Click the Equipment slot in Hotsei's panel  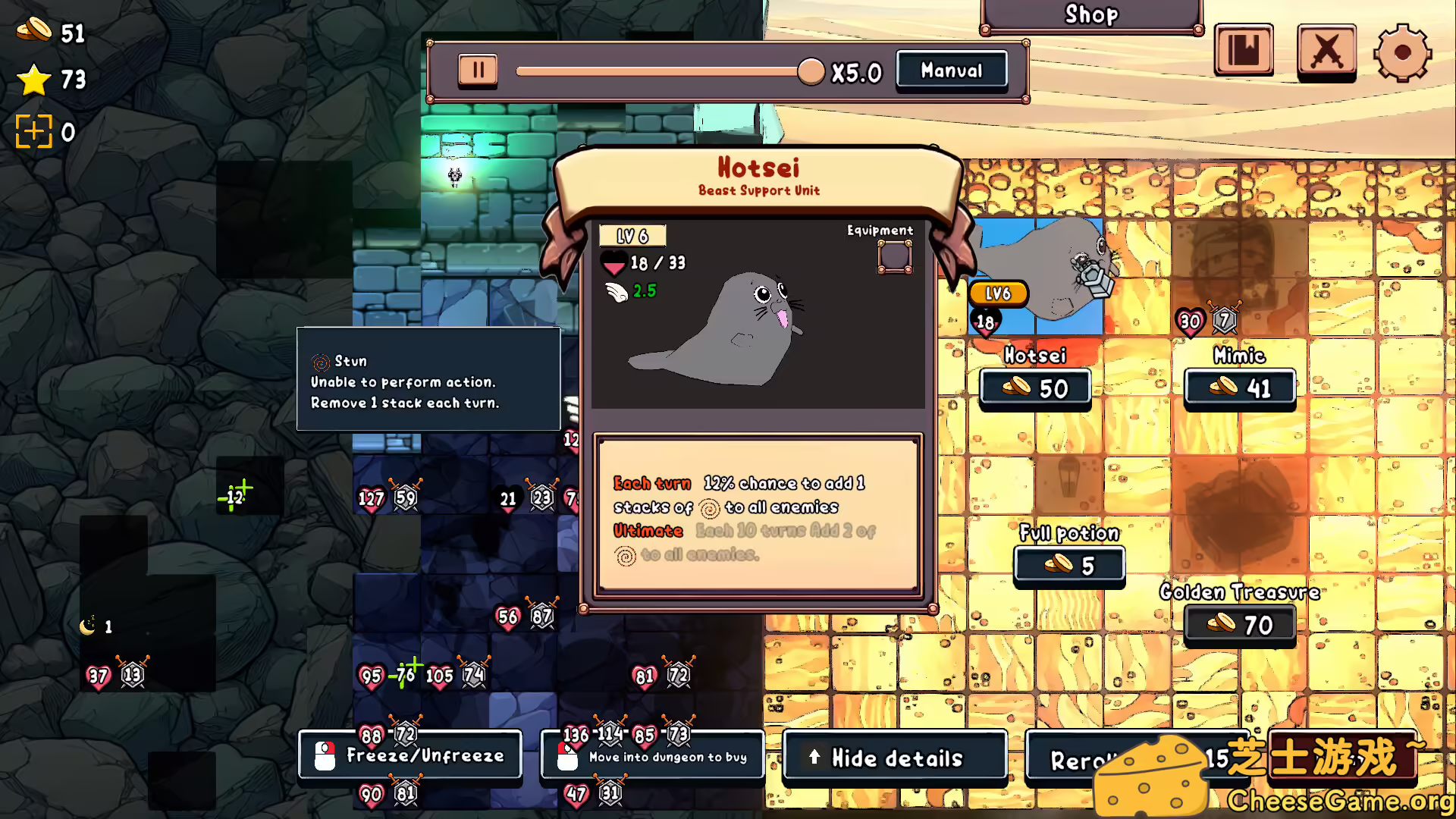tap(895, 256)
